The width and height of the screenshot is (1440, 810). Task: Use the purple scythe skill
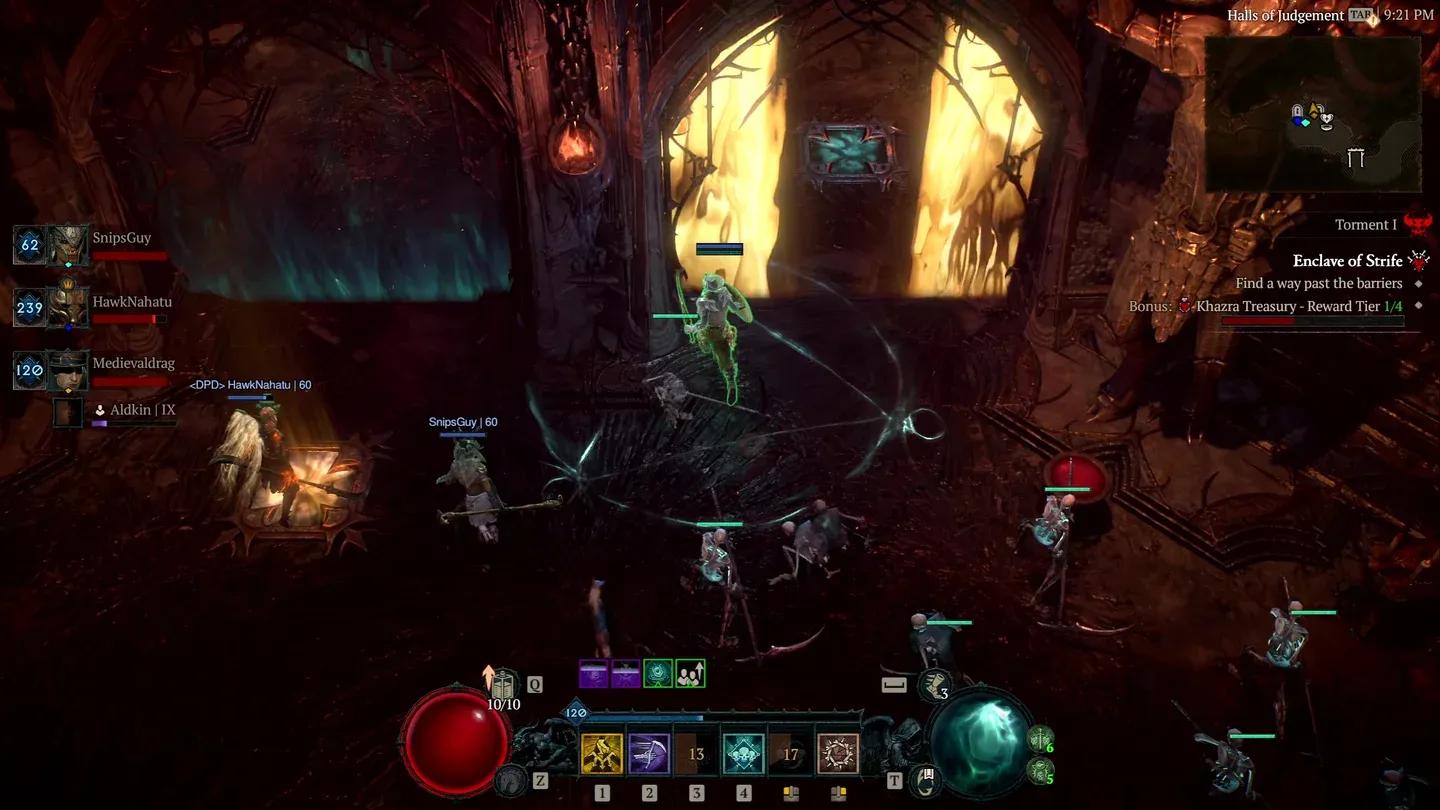pos(649,754)
